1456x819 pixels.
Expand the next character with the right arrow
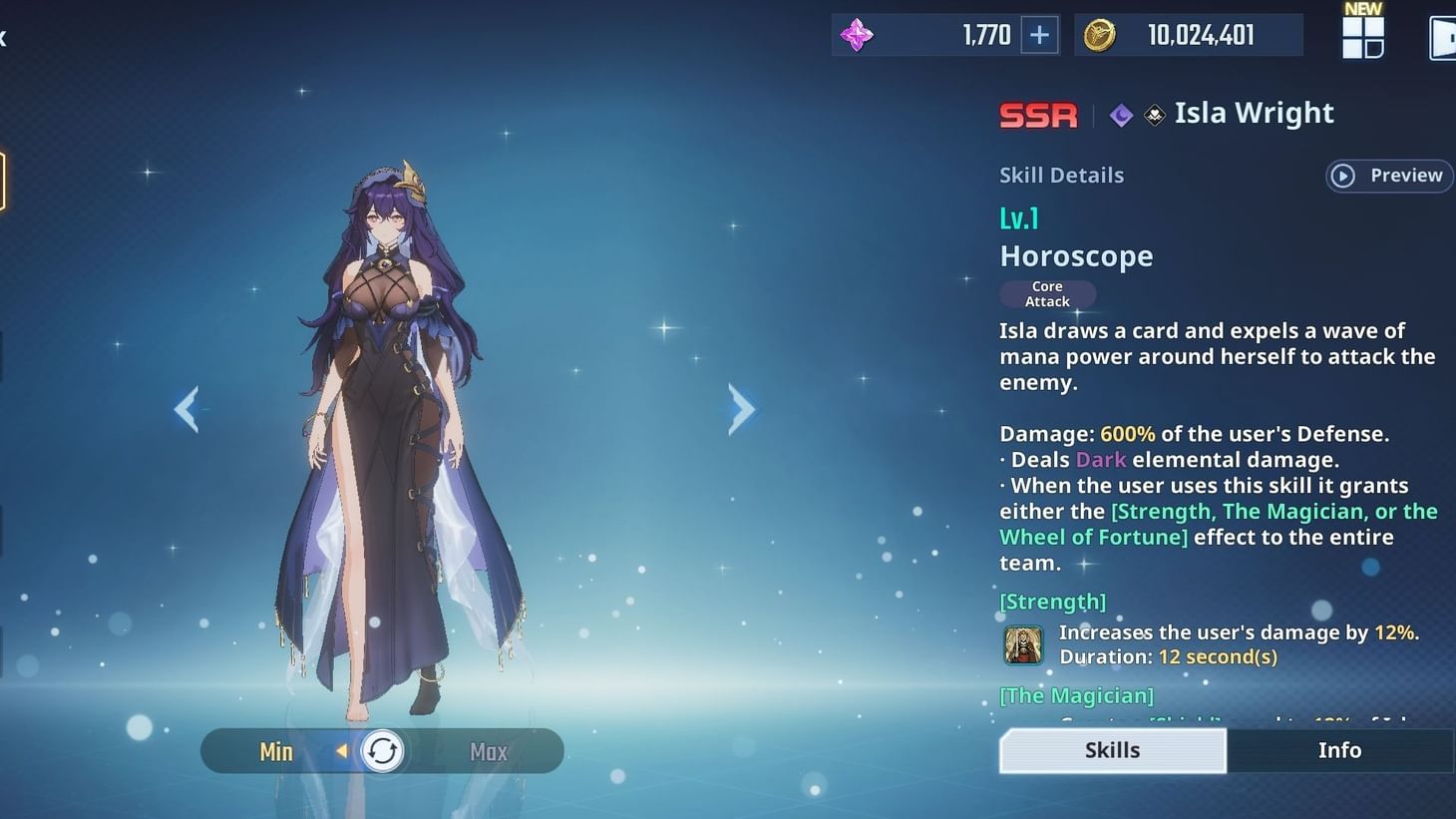point(742,409)
